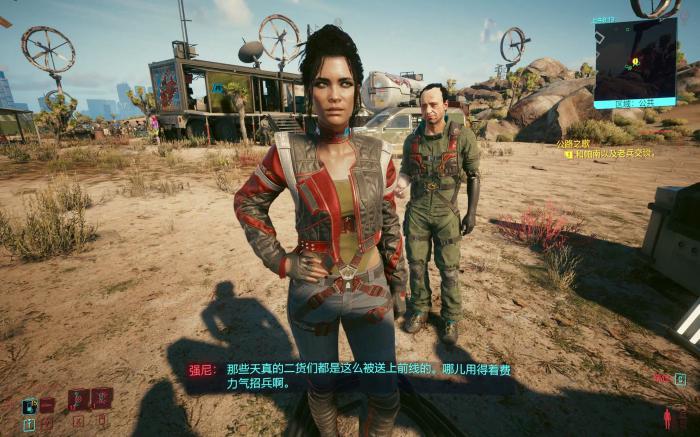700x437 pixels.
Task: Select the yellow quest marker on the minimap
Action: [x=634, y=62]
